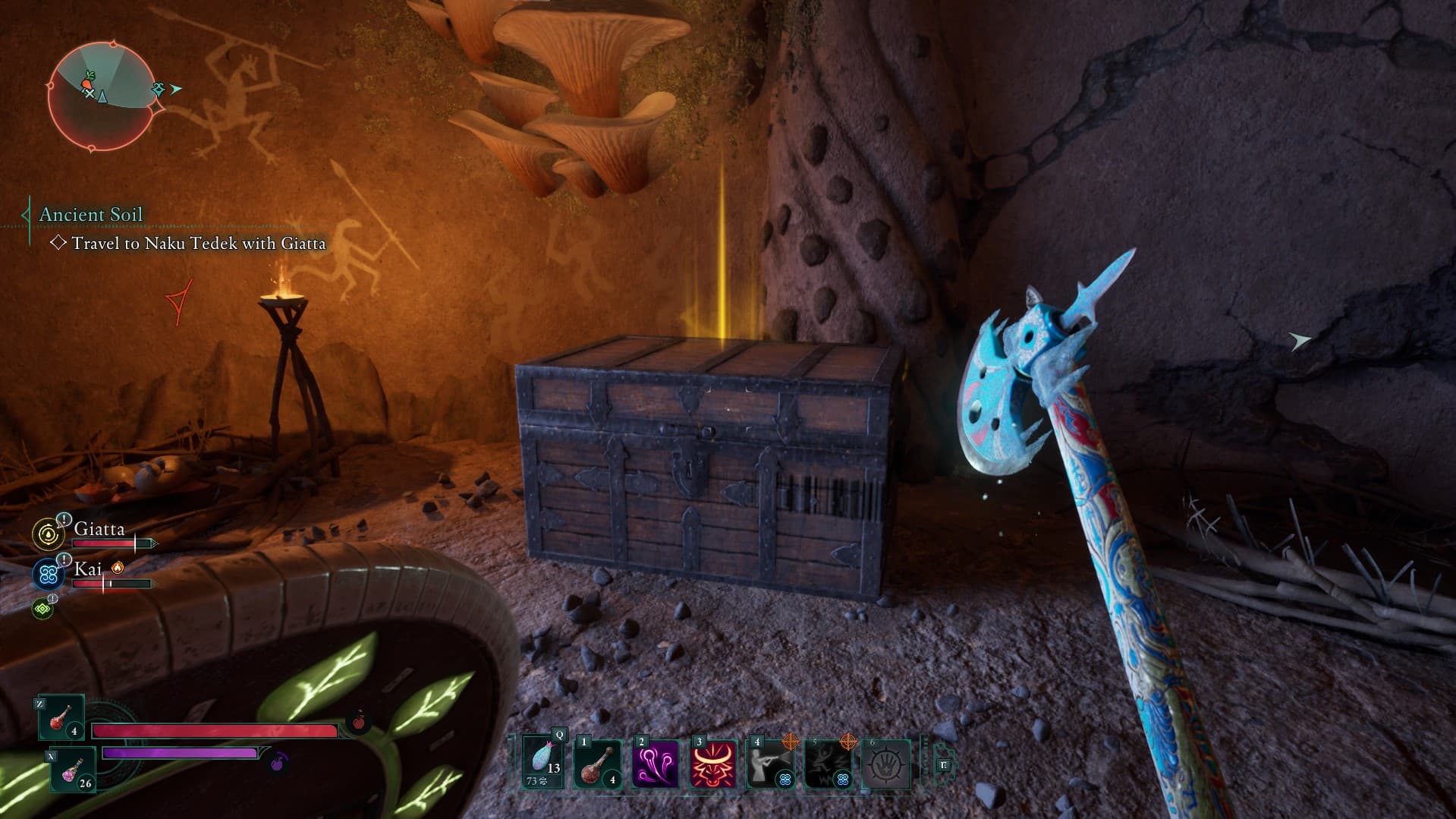This screenshot has height=819, width=1456.
Task: Open the circular minimap
Action: pos(102,96)
